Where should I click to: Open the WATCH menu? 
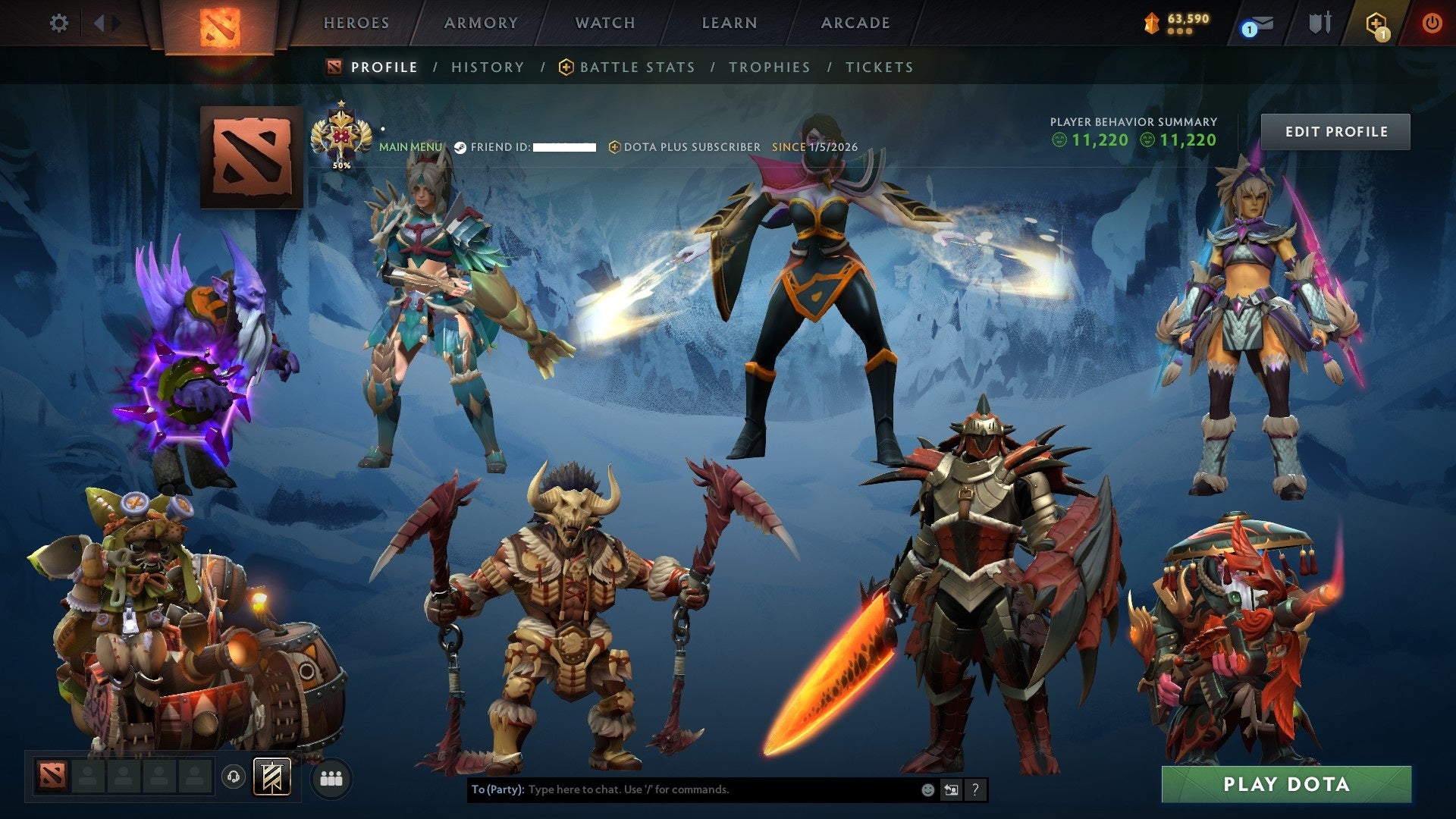coord(604,23)
